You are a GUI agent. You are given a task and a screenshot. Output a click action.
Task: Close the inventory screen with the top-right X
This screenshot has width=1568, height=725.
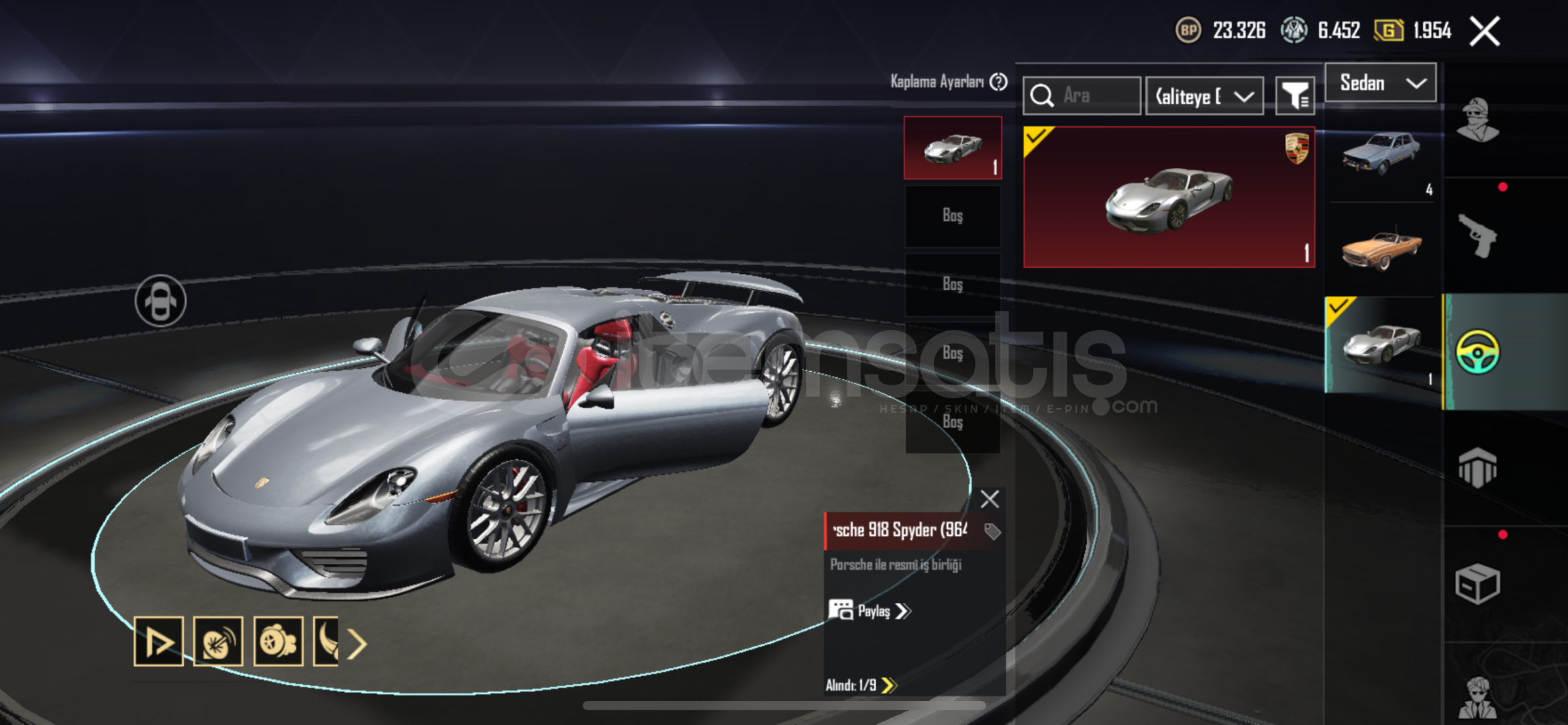pos(1484,32)
